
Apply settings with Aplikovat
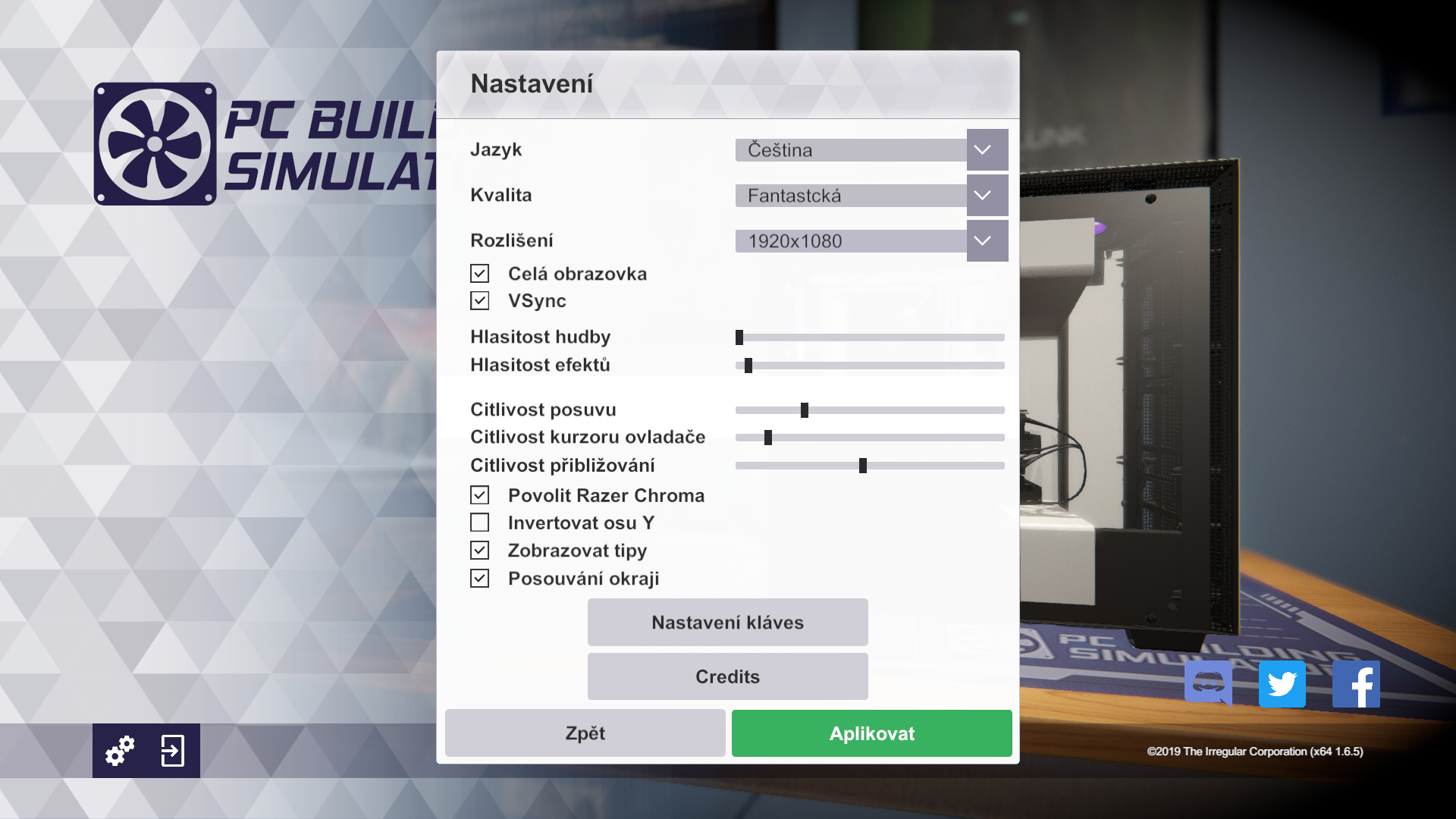(871, 733)
